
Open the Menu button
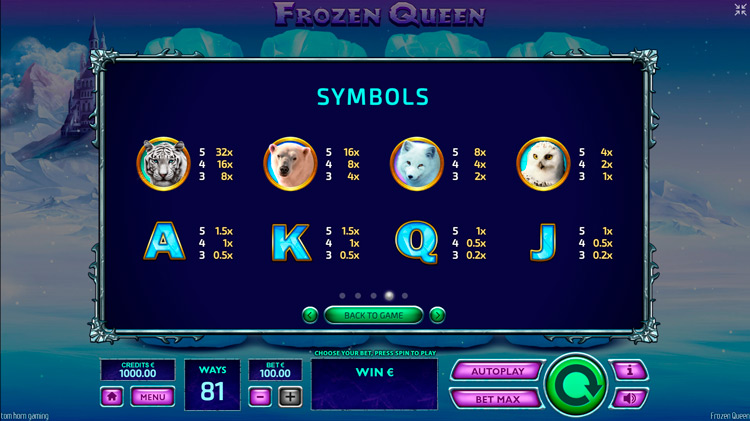point(152,396)
